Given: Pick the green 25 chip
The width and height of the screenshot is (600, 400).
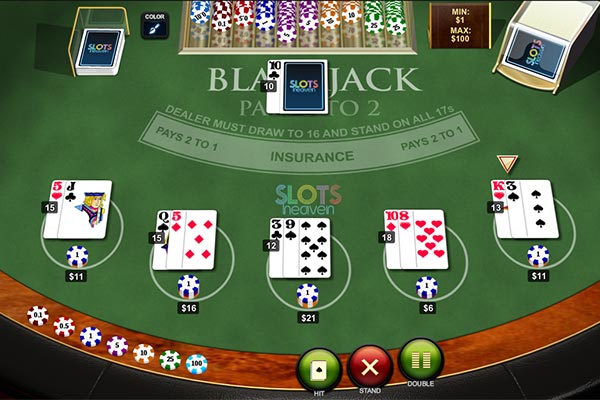Looking at the screenshot, I should coord(170,359).
